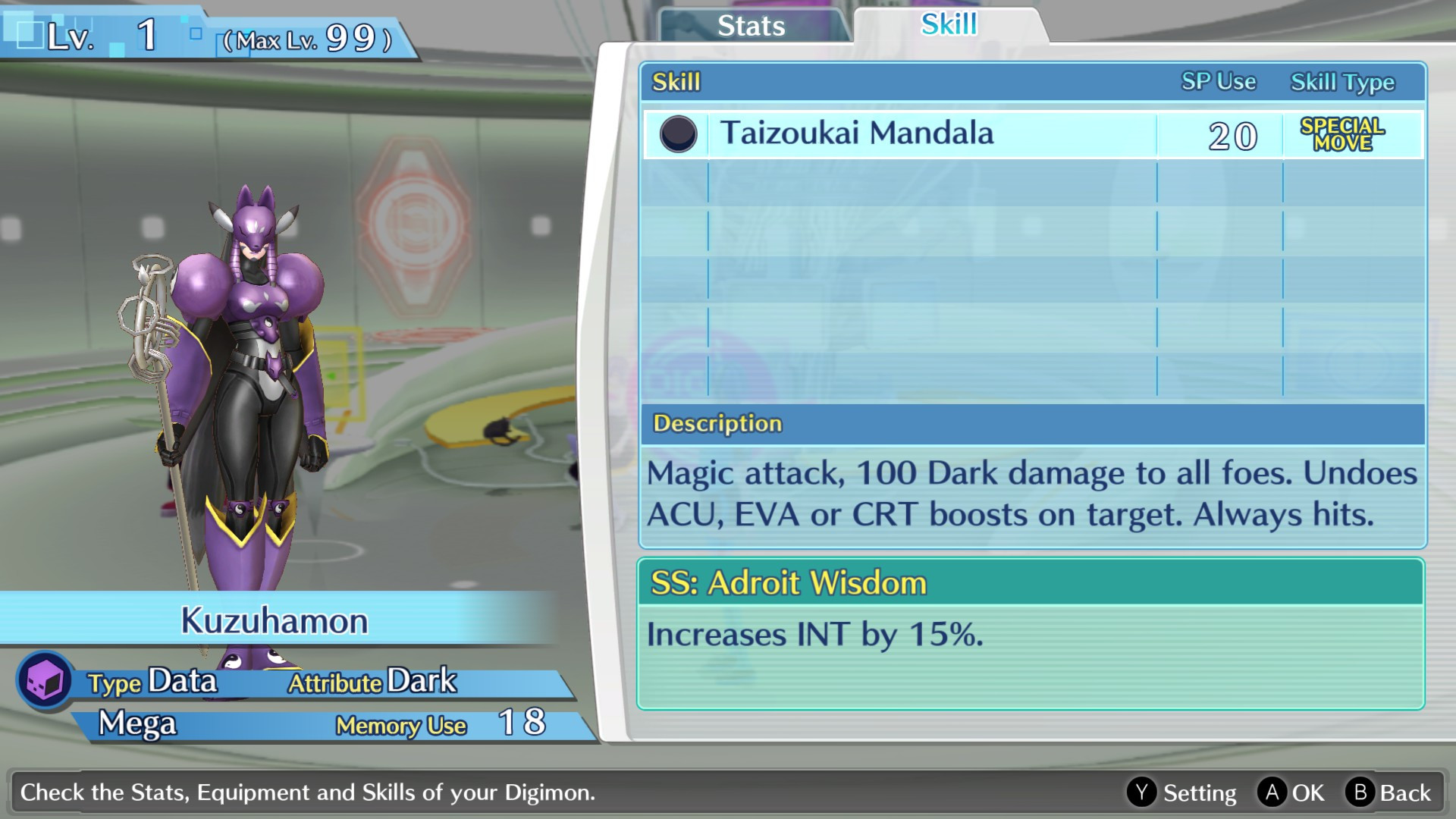Screen dimensions: 1456x819
Task: Click the Memory Use 18 value
Action: point(523,724)
